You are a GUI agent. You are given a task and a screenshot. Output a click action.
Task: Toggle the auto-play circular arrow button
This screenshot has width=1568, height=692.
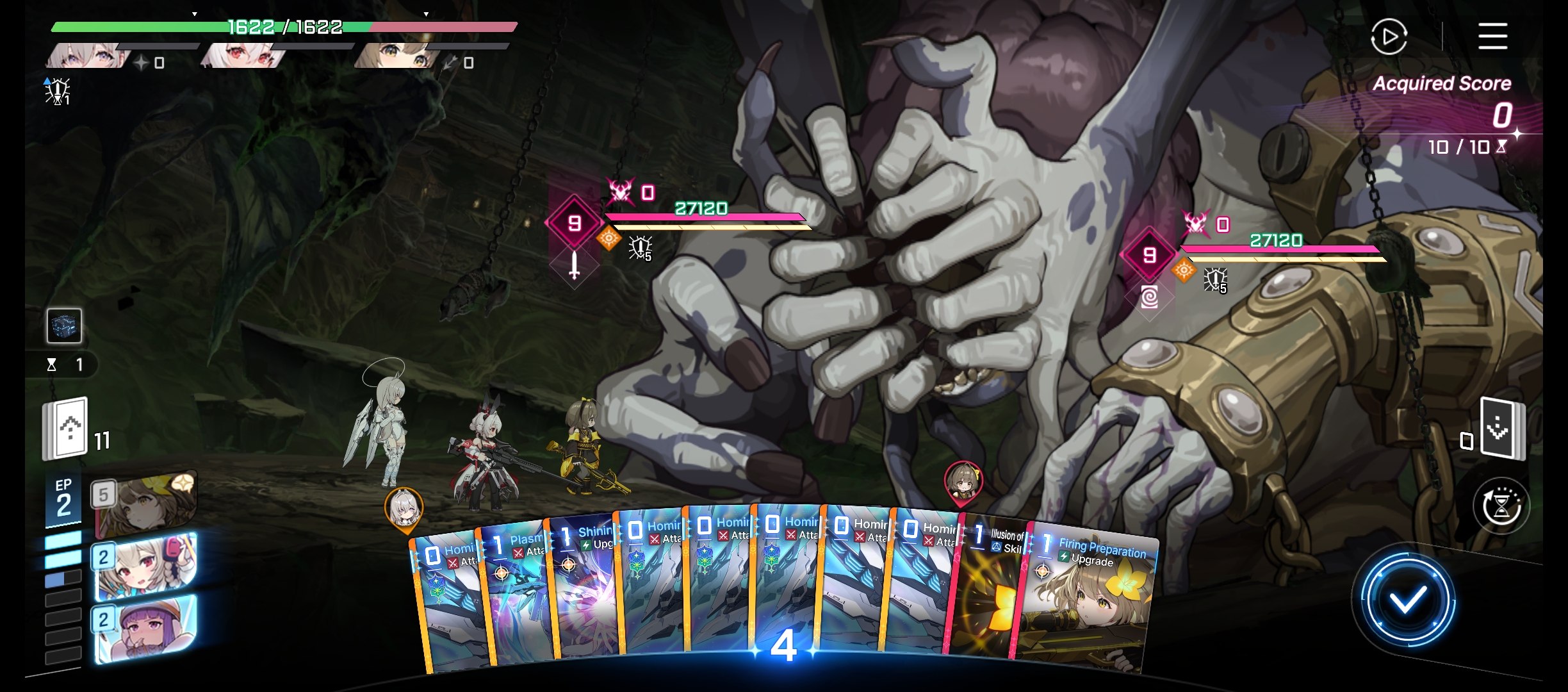click(1389, 36)
